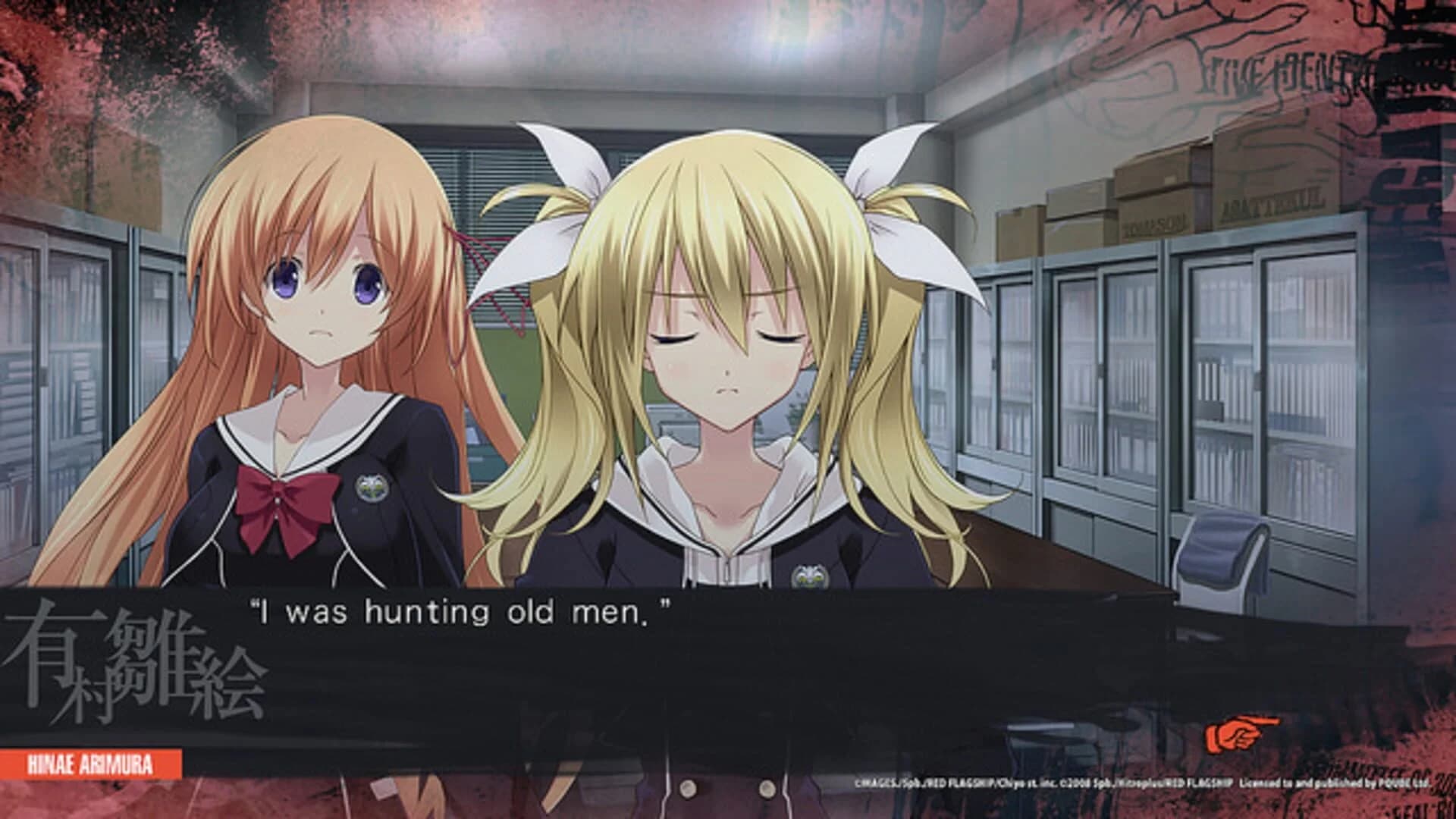Screen dimensions: 1456x819
Task: Click the HINAE ARIMURA name plate
Action: pyautogui.click(x=91, y=762)
